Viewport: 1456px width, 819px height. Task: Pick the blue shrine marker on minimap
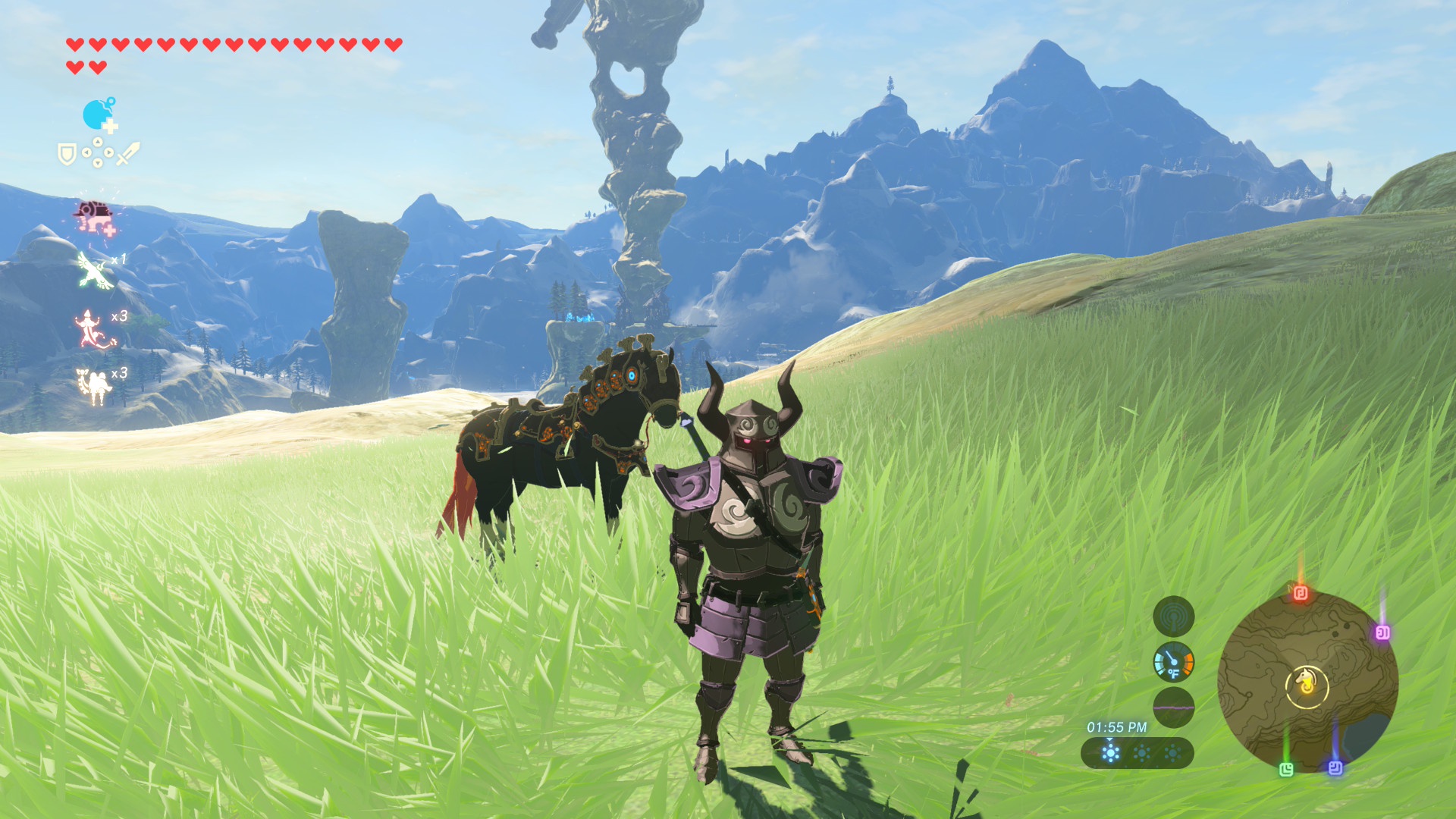tap(1335, 767)
